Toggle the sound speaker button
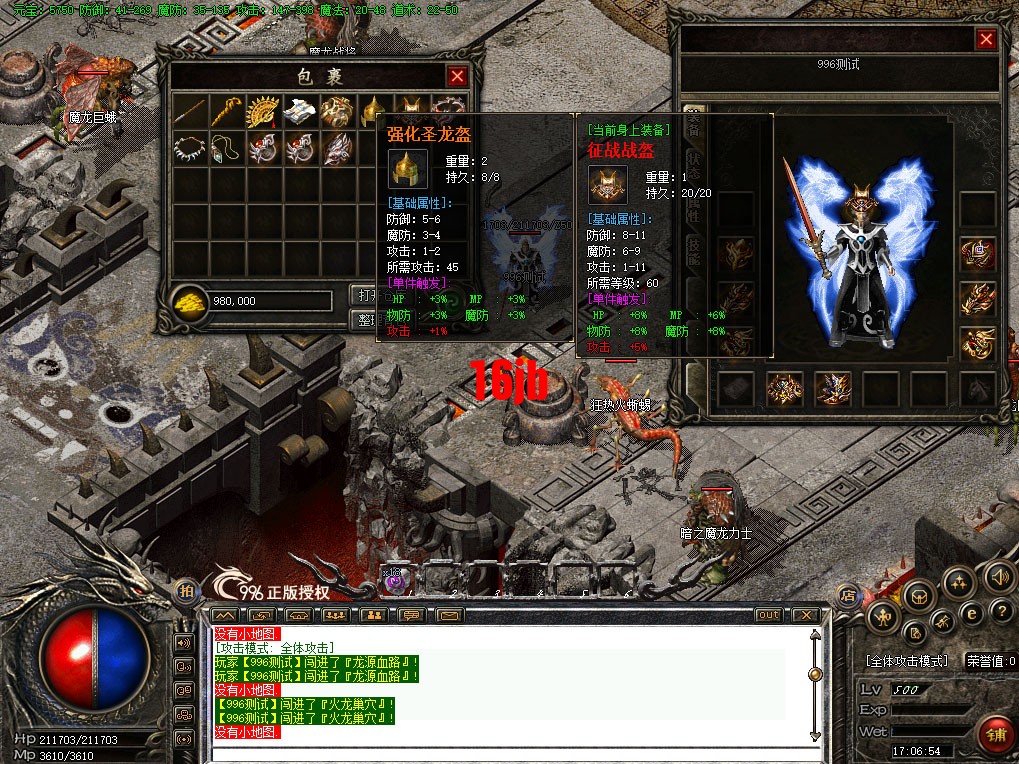1019x764 pixels. (998, 576)
